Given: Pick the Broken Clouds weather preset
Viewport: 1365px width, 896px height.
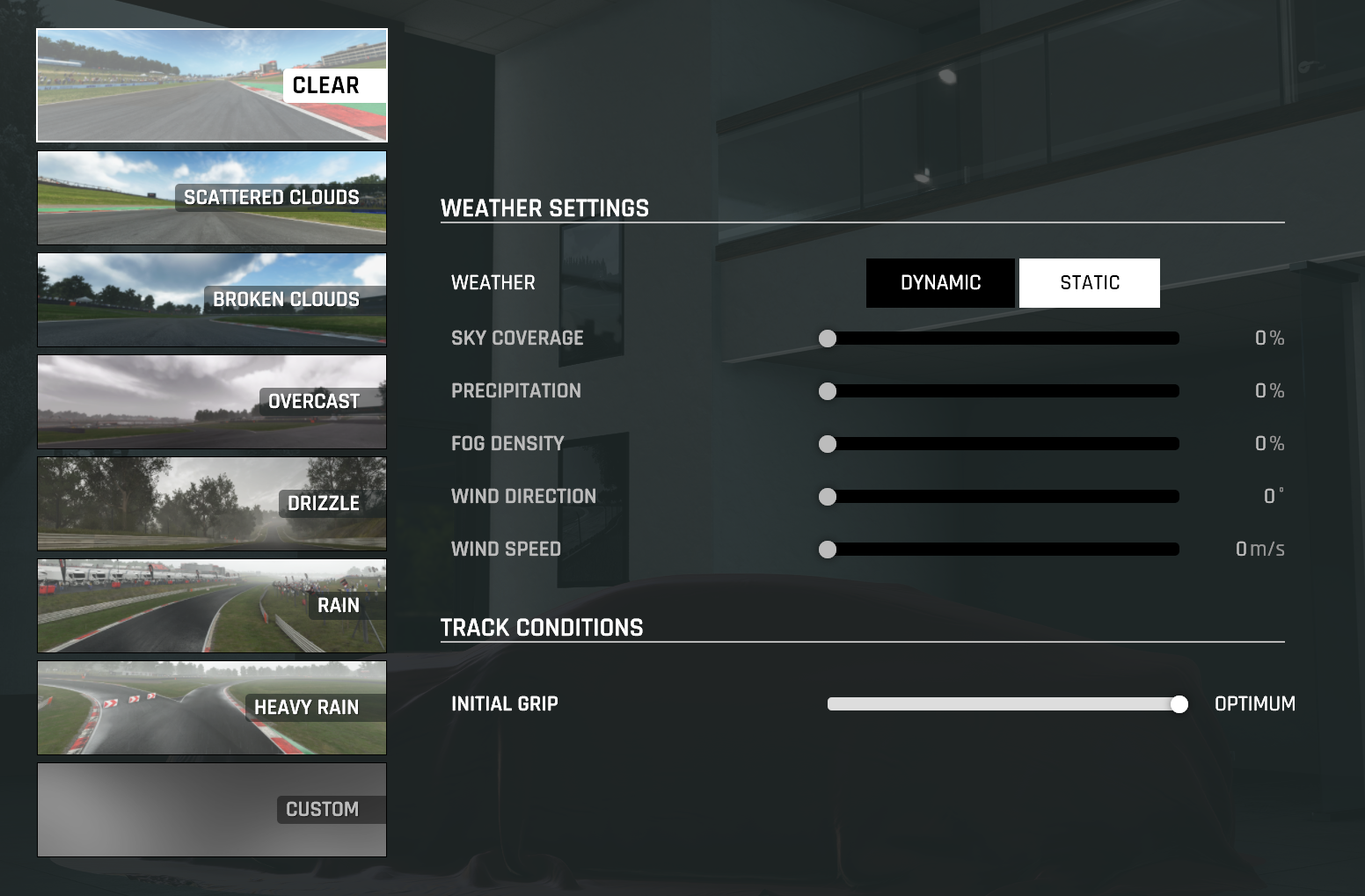Looking at the screenshot, I should pos(211,300).
